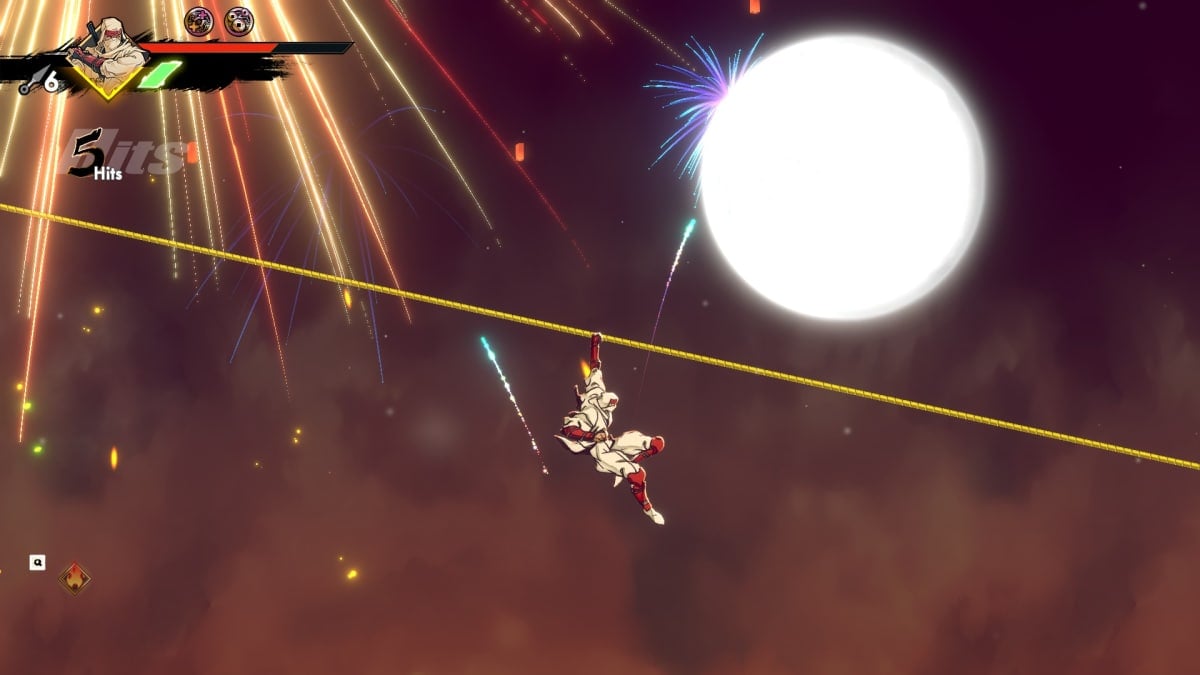Select the gold coin amulet icon
The width and height of the screenshot is (1200, 675).
click(239, 22)
